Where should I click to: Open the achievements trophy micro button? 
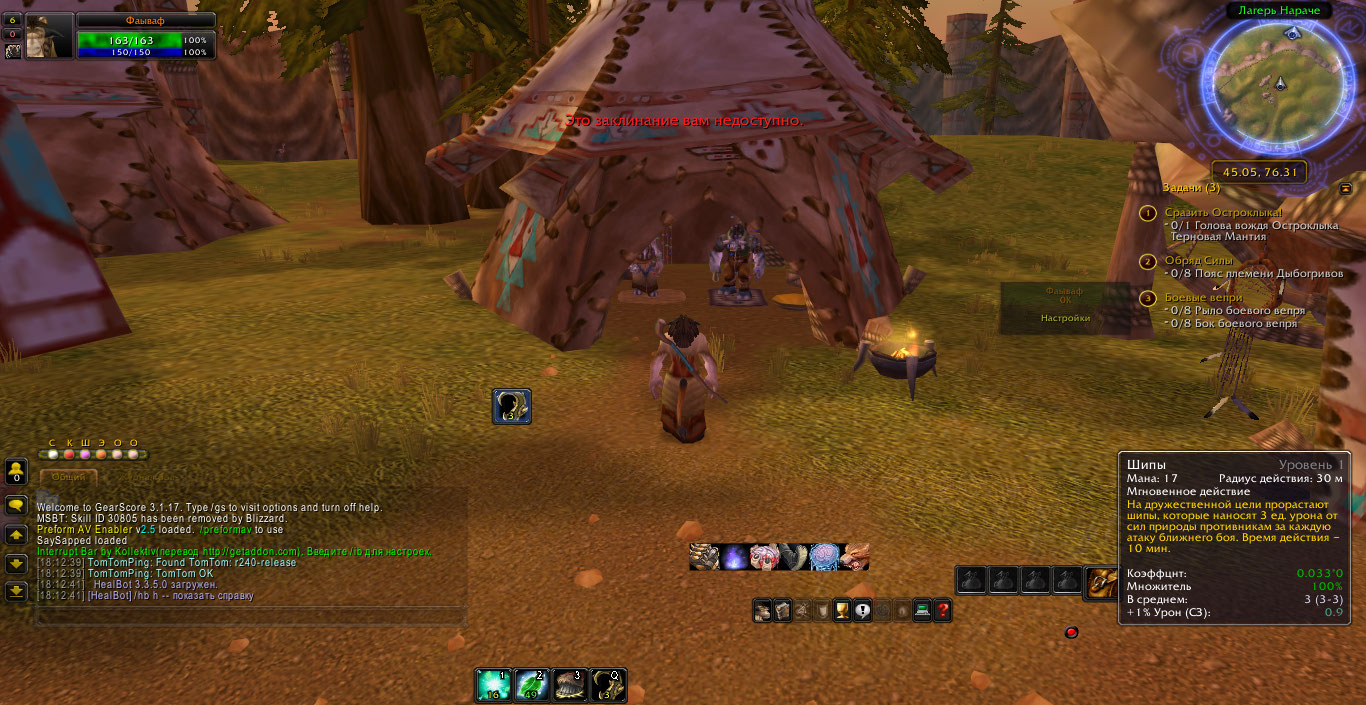[841, 610]
